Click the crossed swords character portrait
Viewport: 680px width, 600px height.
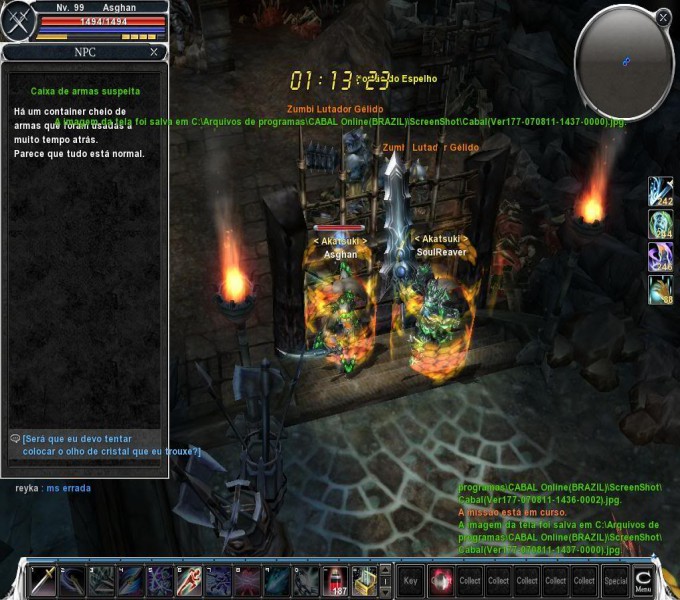(x=17, y=21)
